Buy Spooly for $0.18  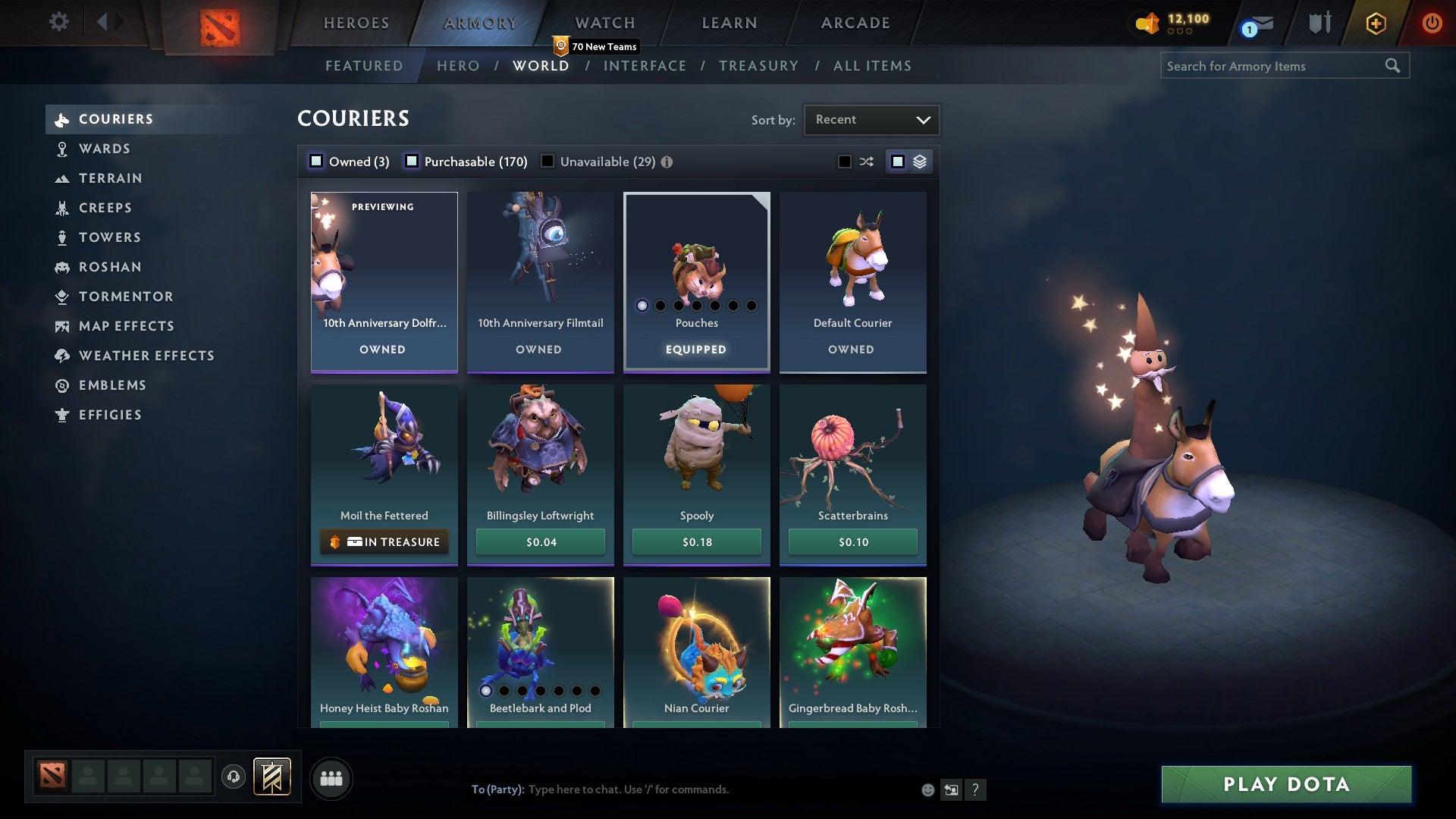[696, 541]
